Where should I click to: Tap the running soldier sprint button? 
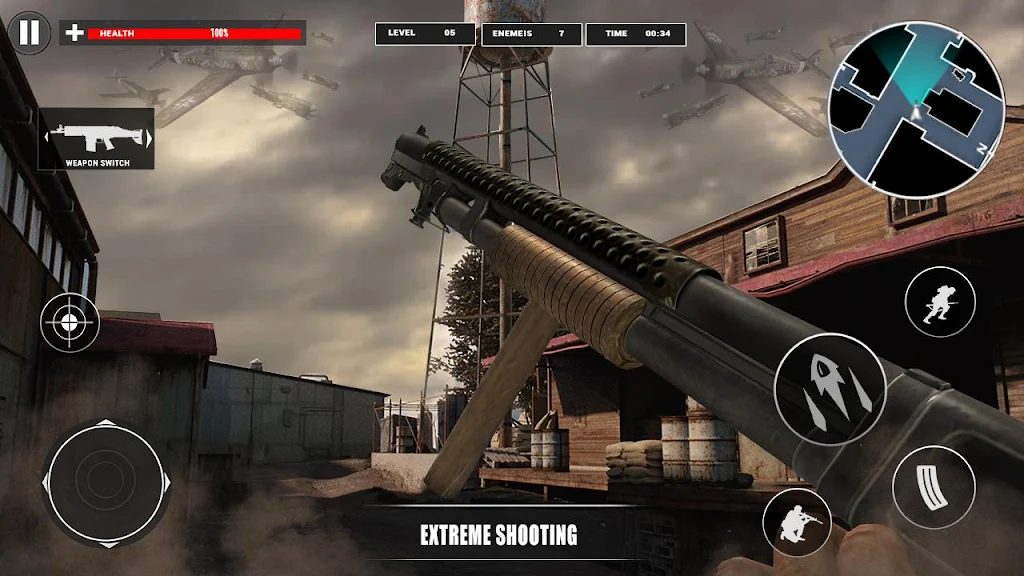tap(939, 302)
